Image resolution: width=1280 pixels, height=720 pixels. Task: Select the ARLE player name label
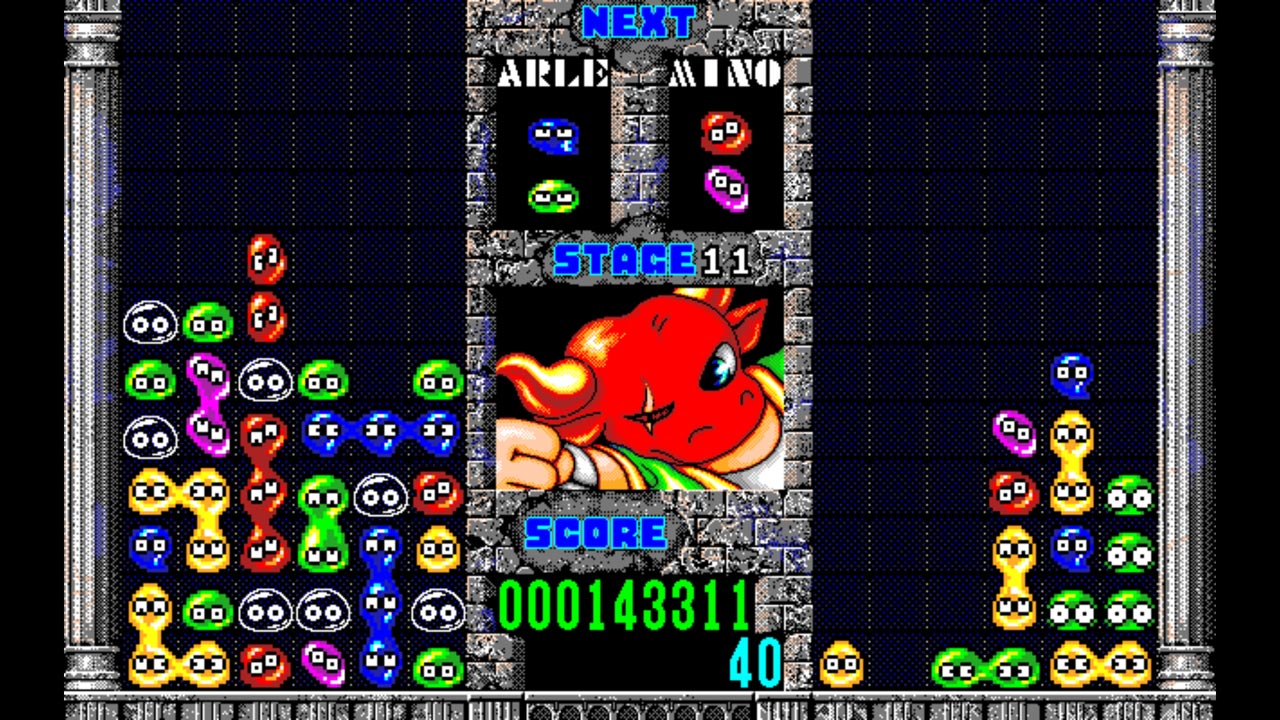click(551, 72)
